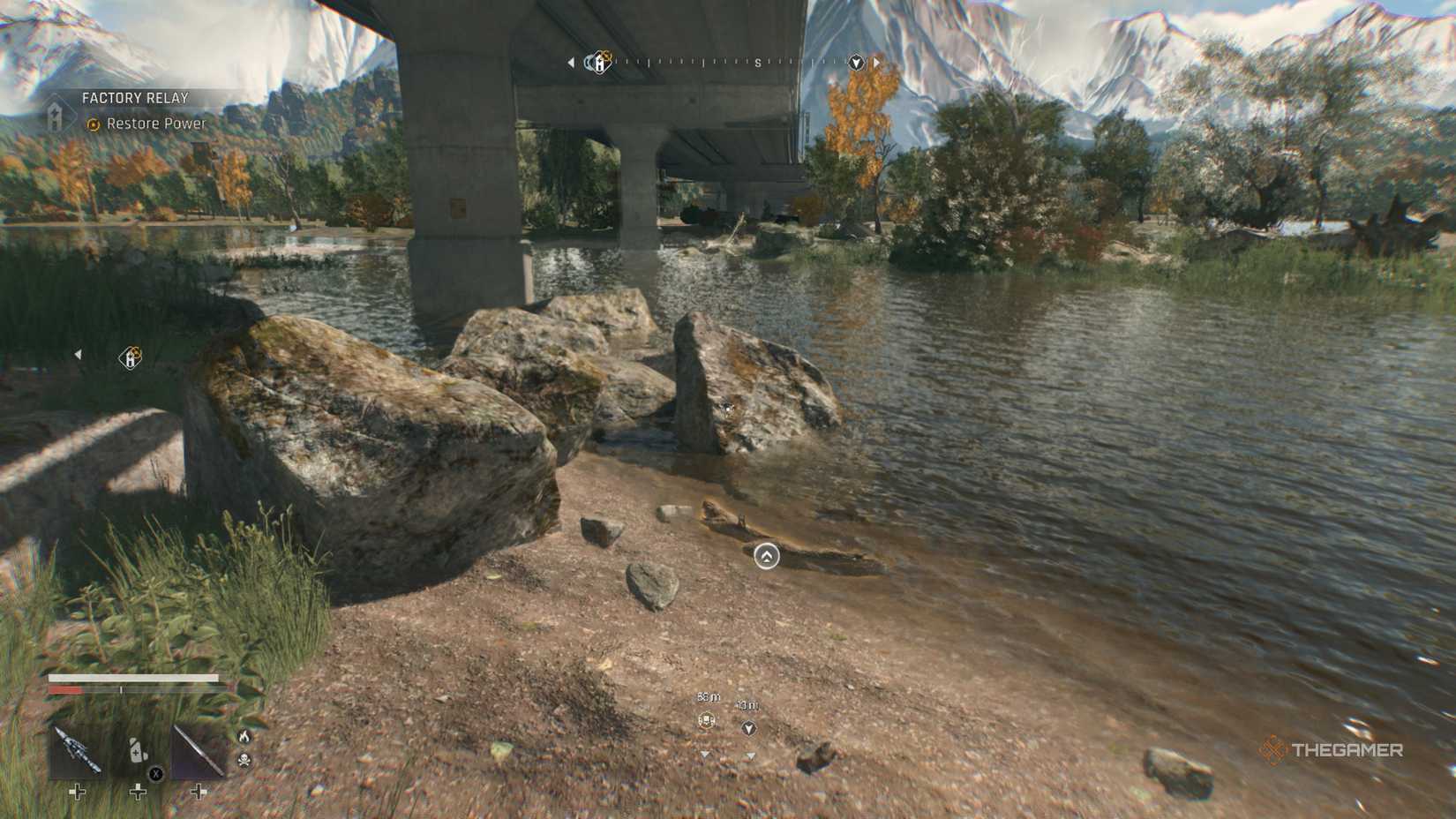The image size is (1456, 819).
Task: Click the arrow waypoint marker on the compass
Action: (855, 63)
